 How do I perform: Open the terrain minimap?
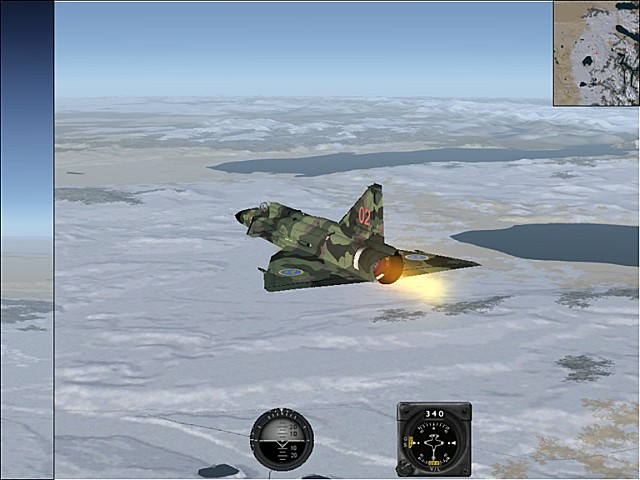(x=596, y=53)
